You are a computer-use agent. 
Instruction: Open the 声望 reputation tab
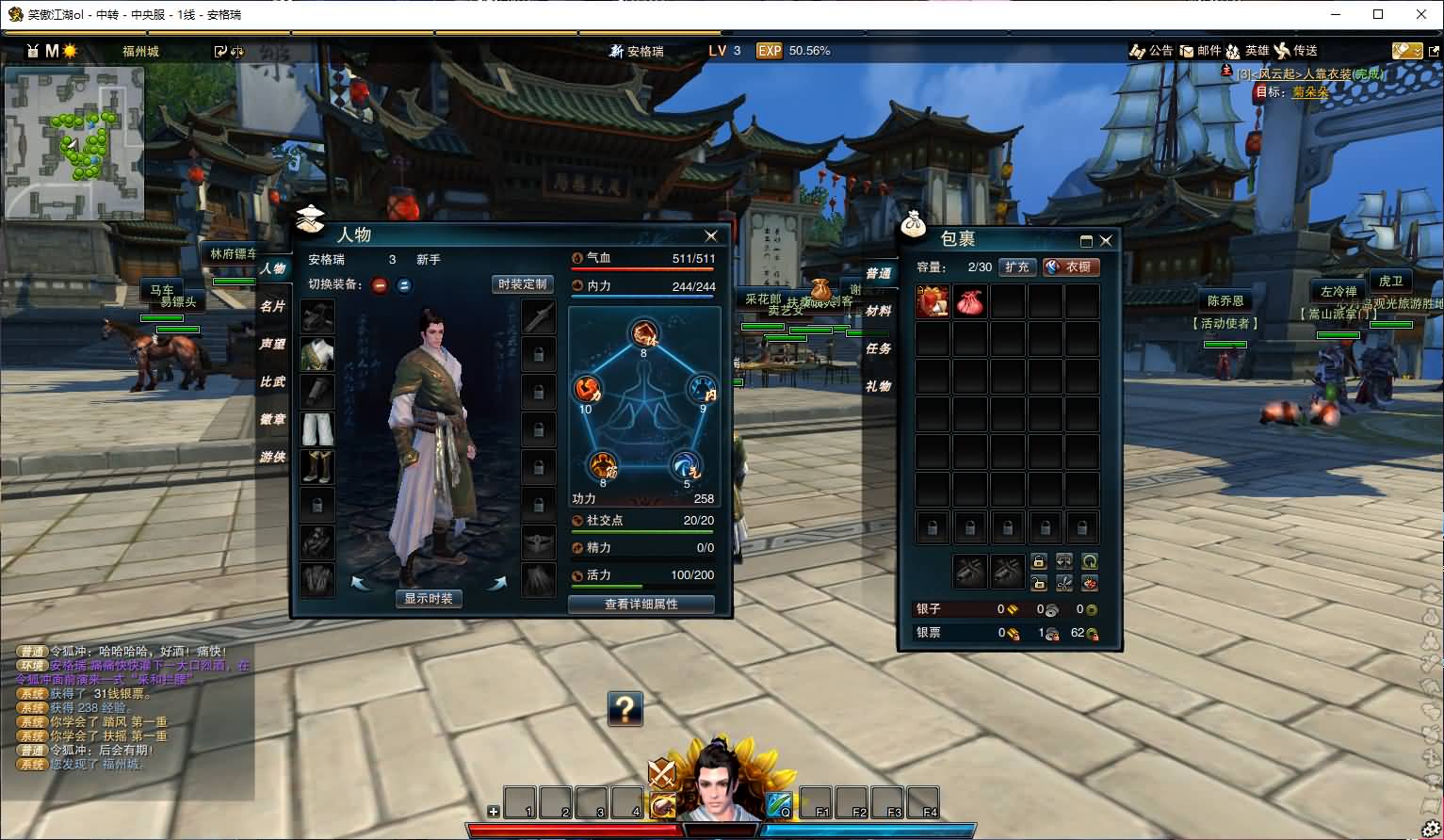[272, 344]
